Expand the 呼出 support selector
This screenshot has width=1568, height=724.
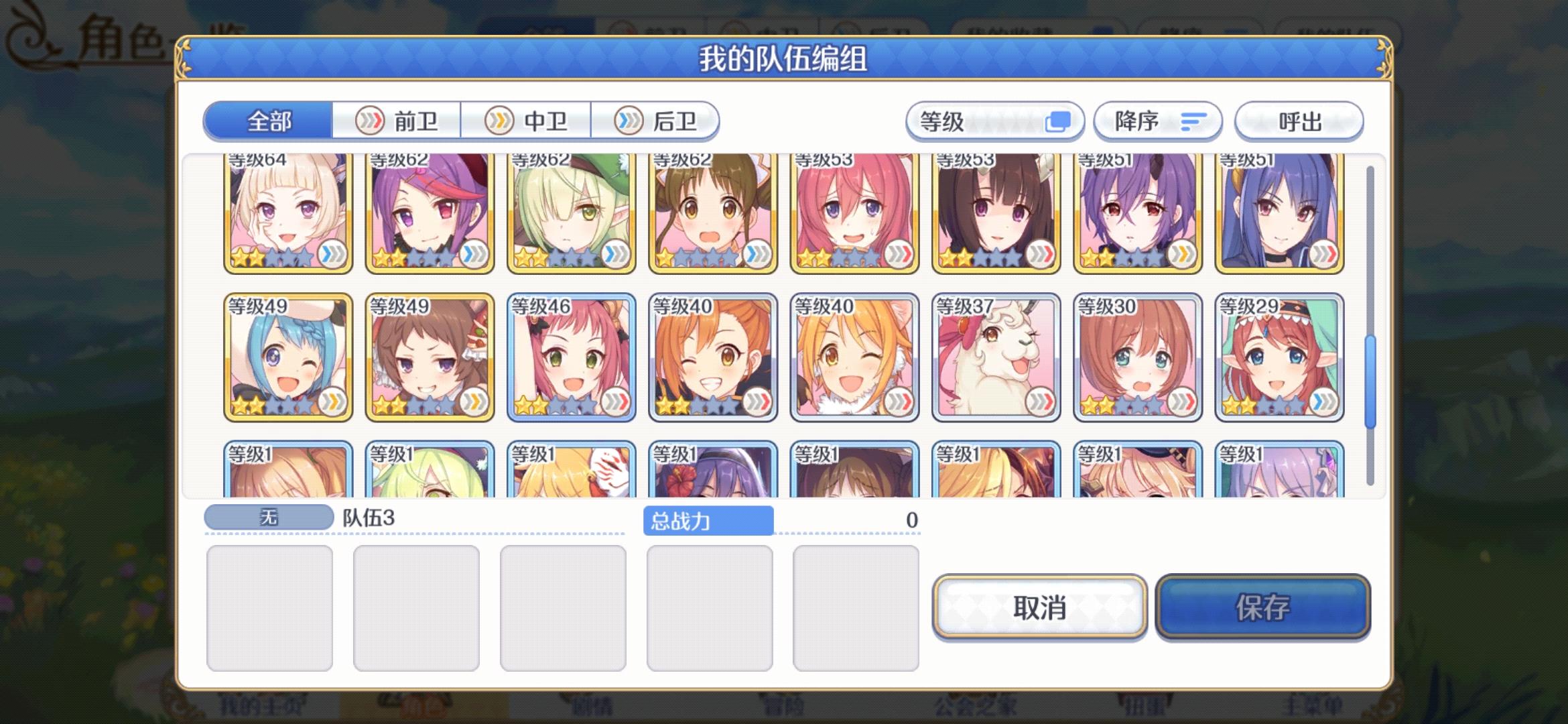coord(1299,121)
